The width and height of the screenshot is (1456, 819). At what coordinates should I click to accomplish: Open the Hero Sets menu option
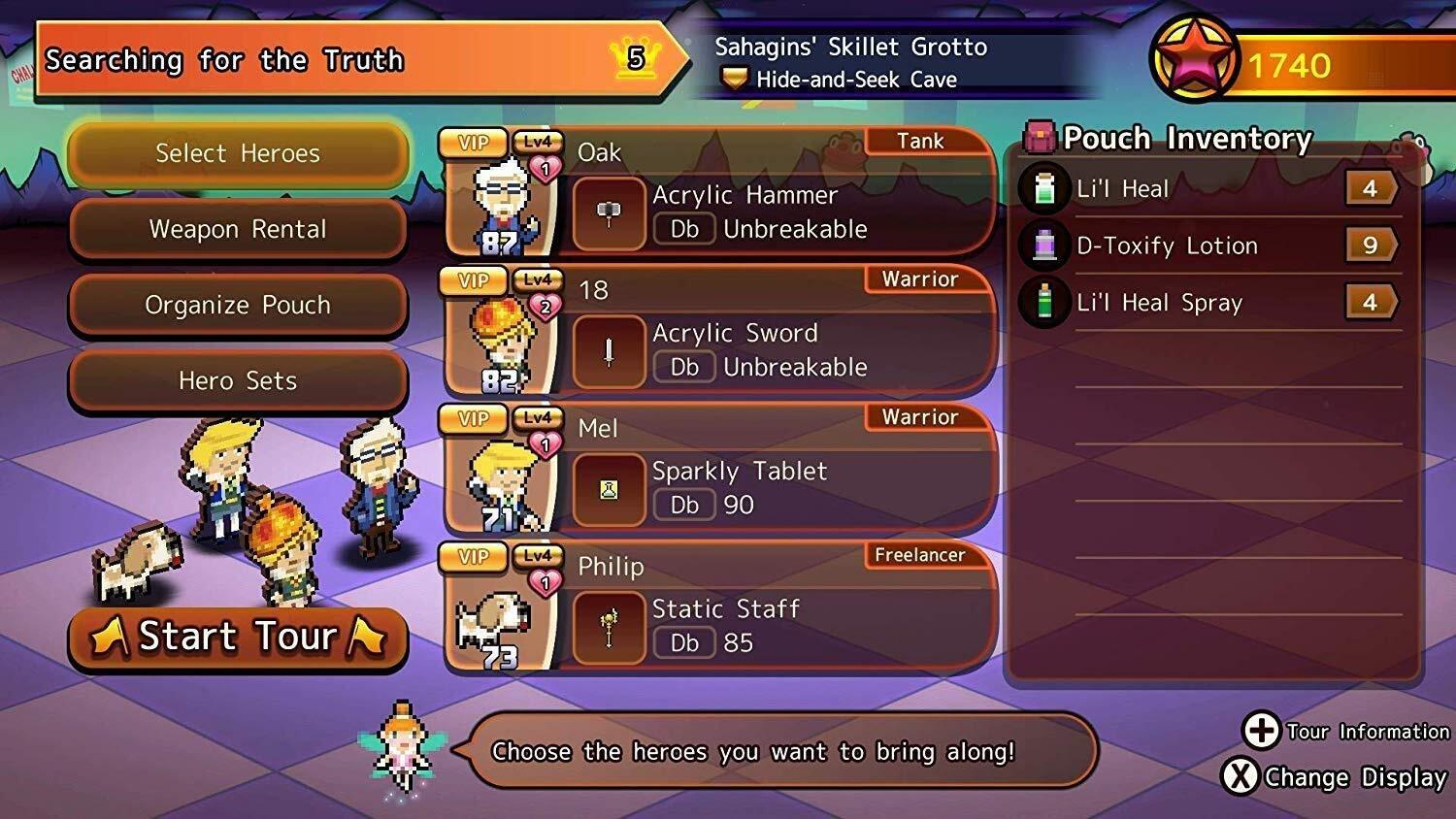(237, 380)
